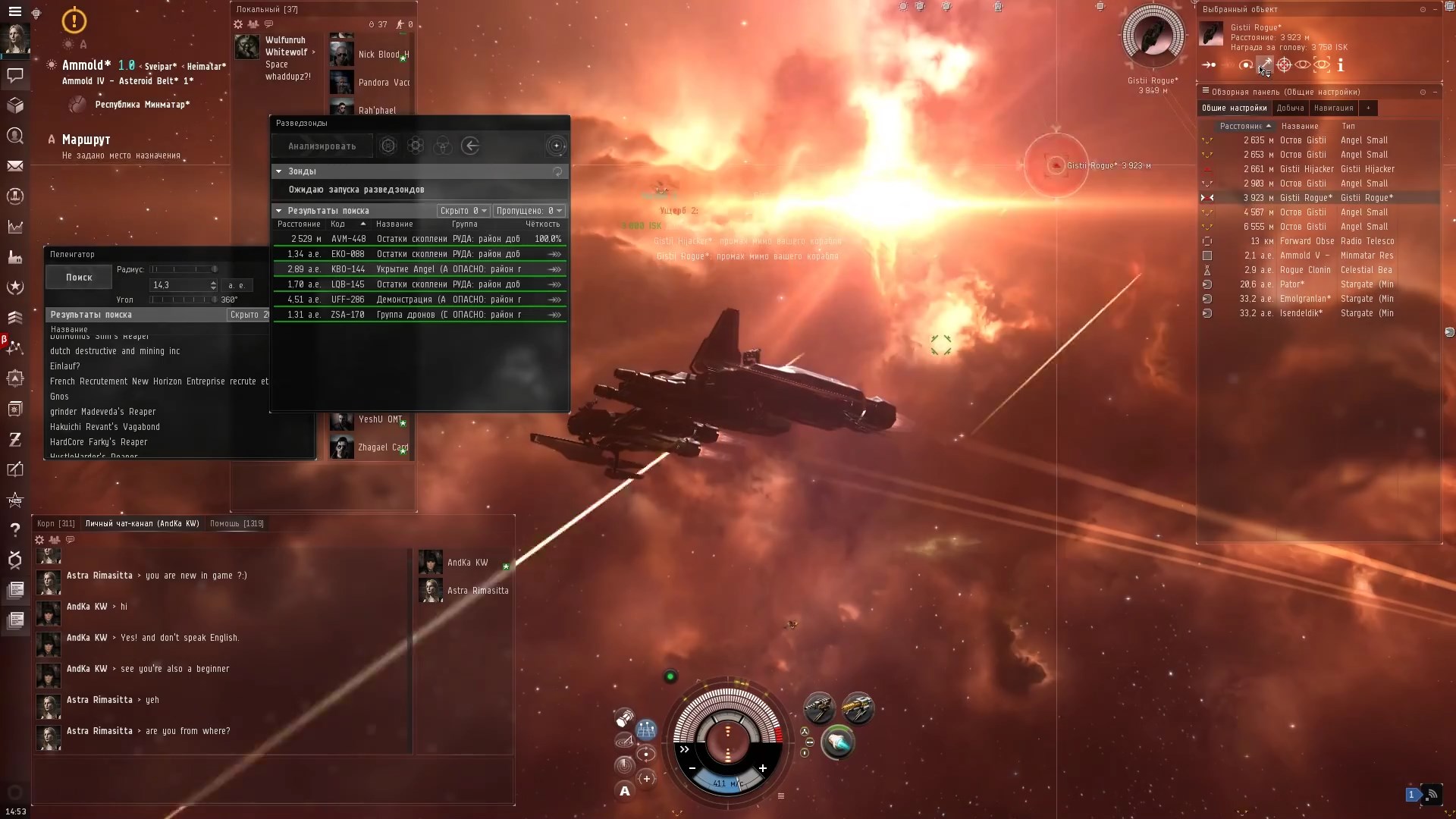Viewport: 1456px width, 819px height.
Task: Click the Look At eye icon
Action: click(x=1303, y=65)
